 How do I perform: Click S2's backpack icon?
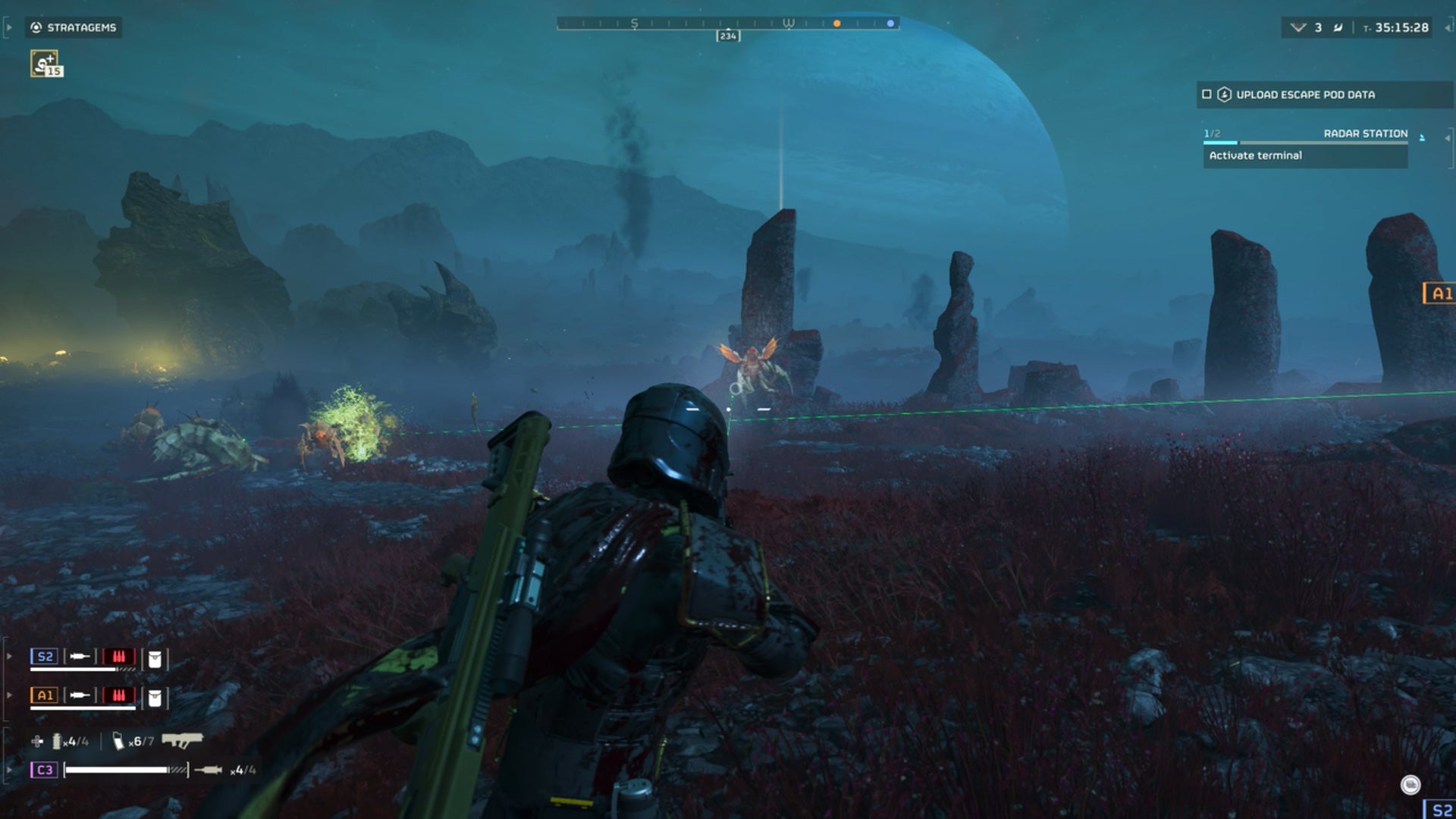coord(155,658)
